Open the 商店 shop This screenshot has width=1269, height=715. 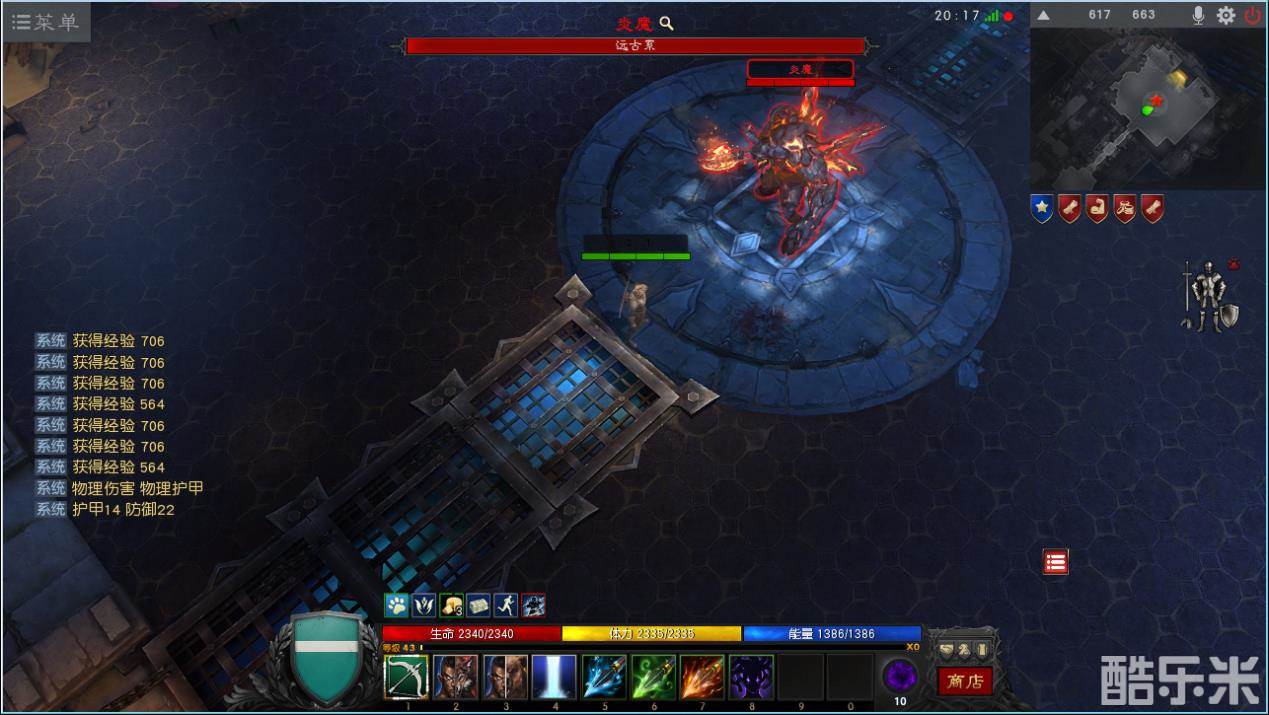tap(965, 681)
